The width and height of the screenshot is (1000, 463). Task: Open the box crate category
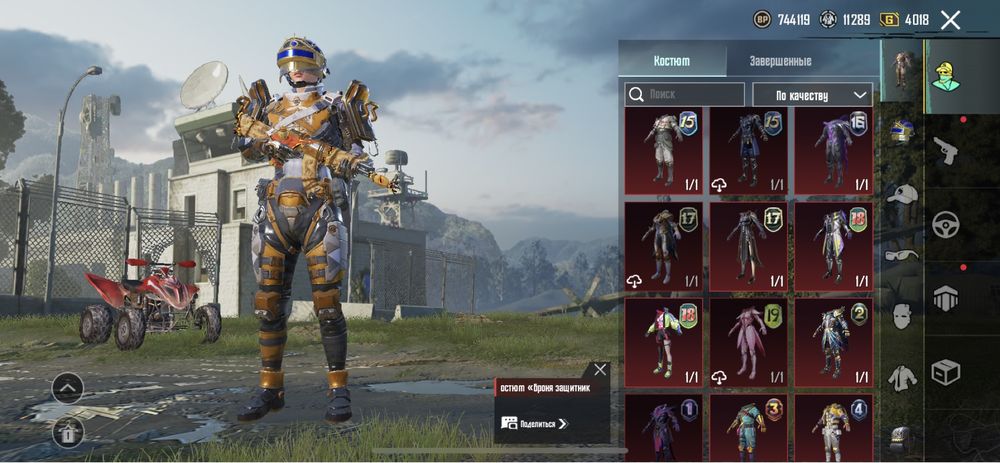point(945,372)
